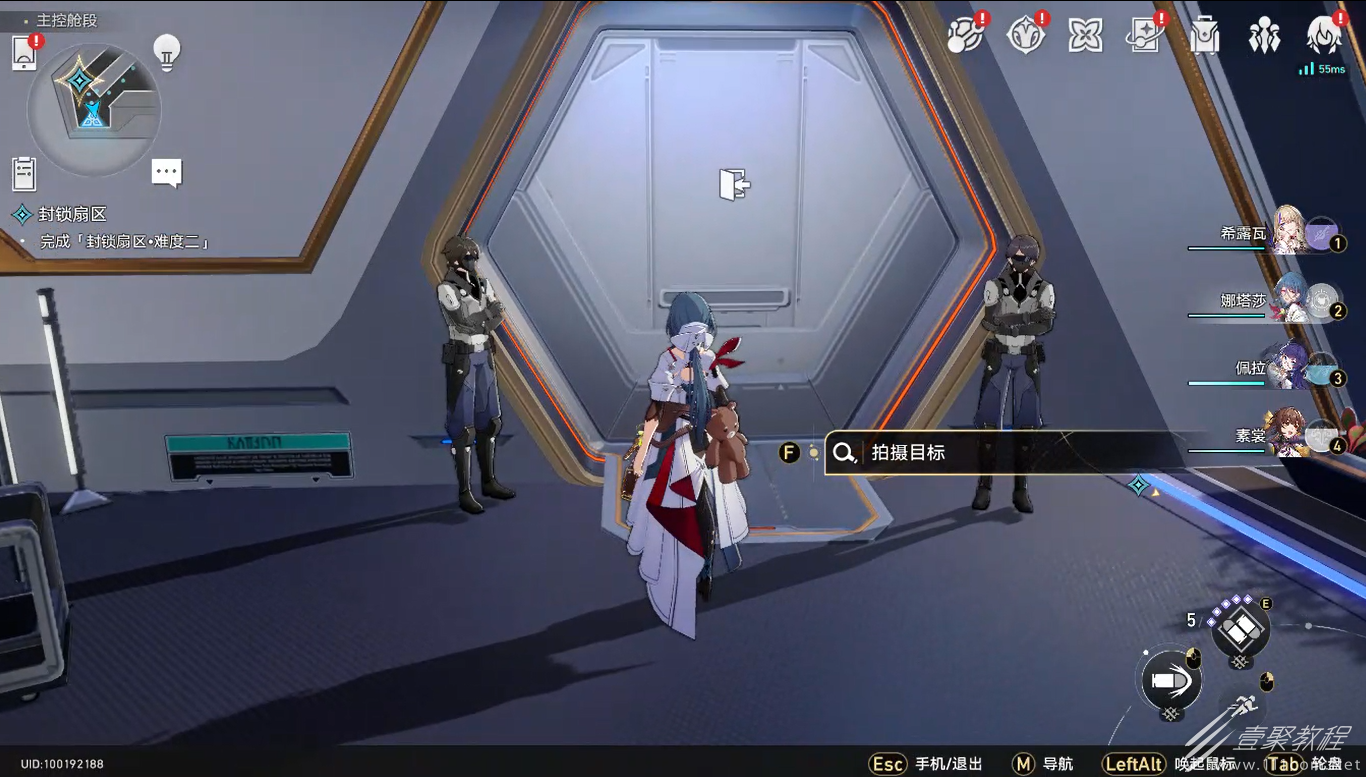Select the 封锁扇区 quest tracker

tap(72, 214)
